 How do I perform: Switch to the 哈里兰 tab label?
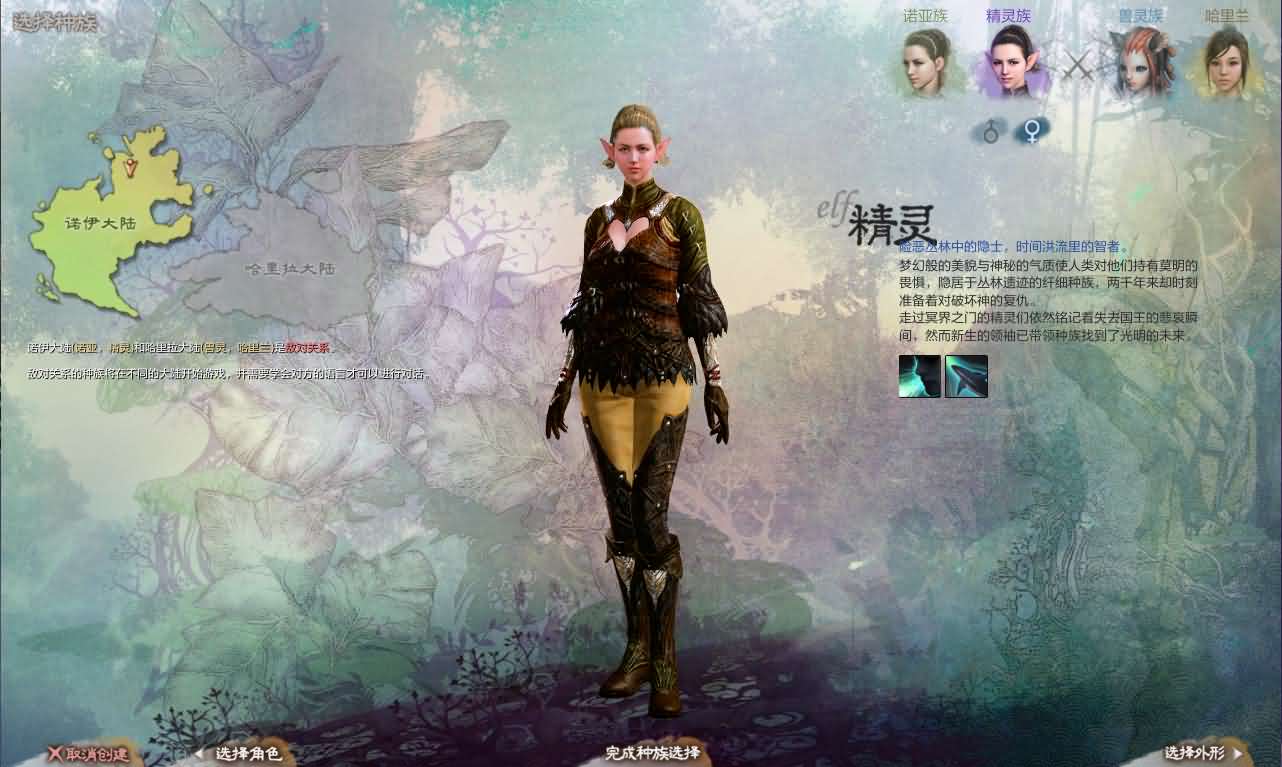pos(1224,14)
